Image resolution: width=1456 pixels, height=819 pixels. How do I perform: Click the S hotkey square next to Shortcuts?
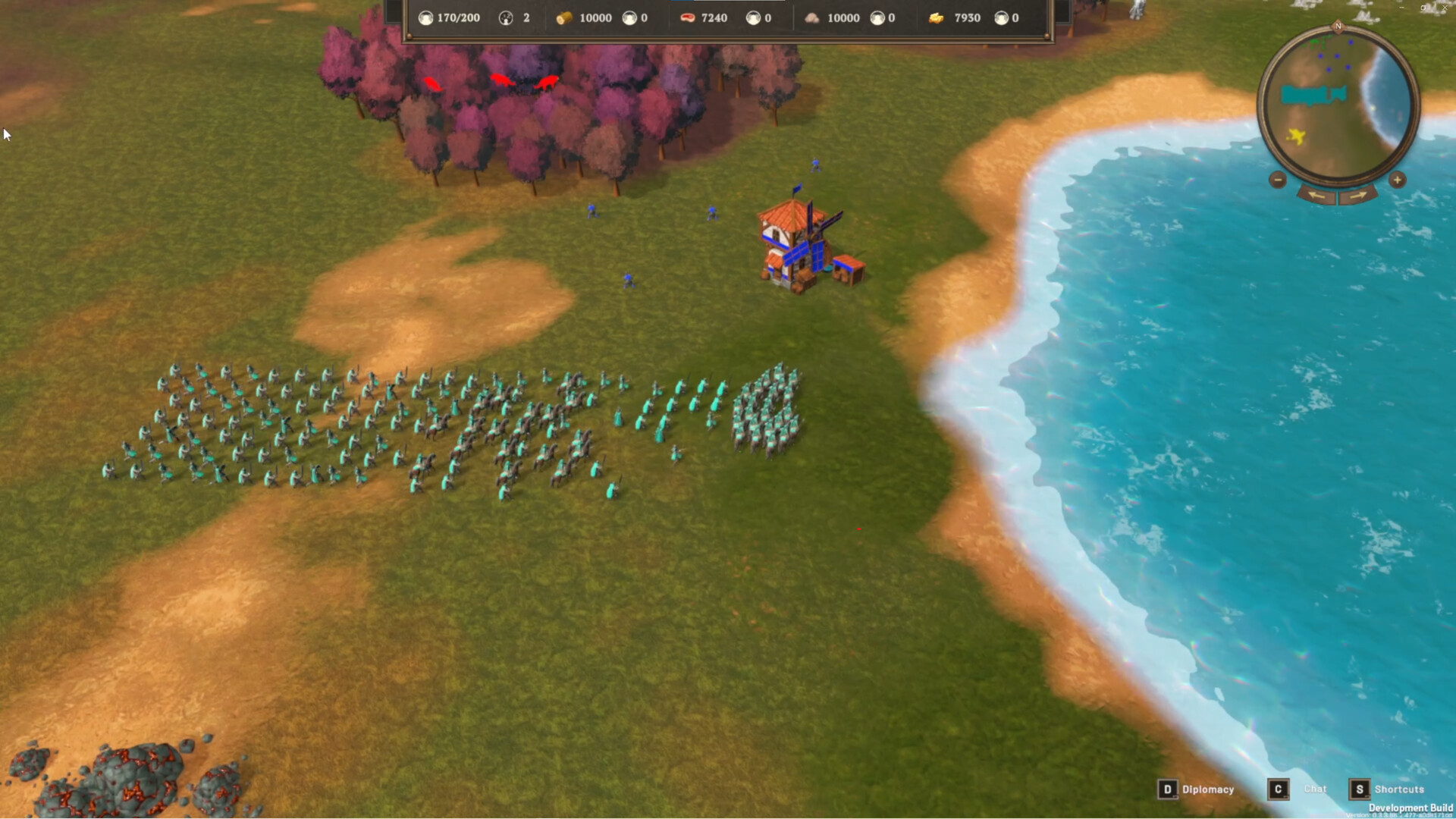(1361, 789)
